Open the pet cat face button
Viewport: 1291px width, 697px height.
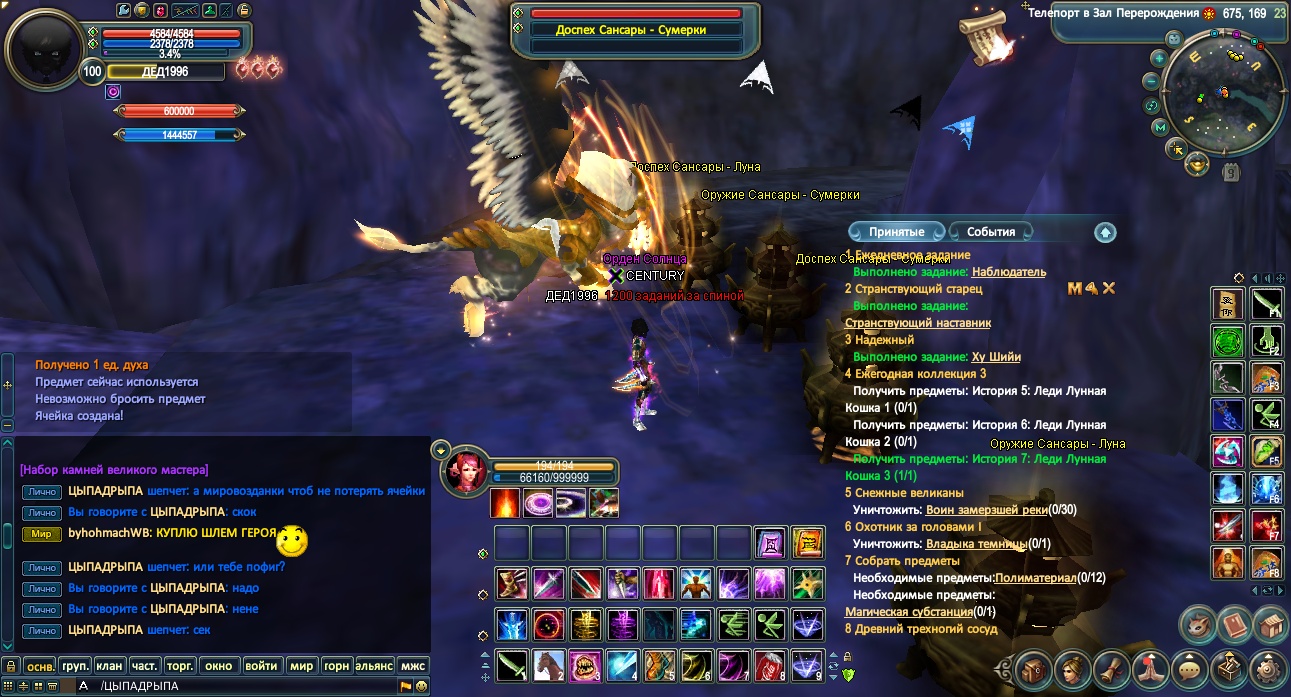(x=1197, y=625)
